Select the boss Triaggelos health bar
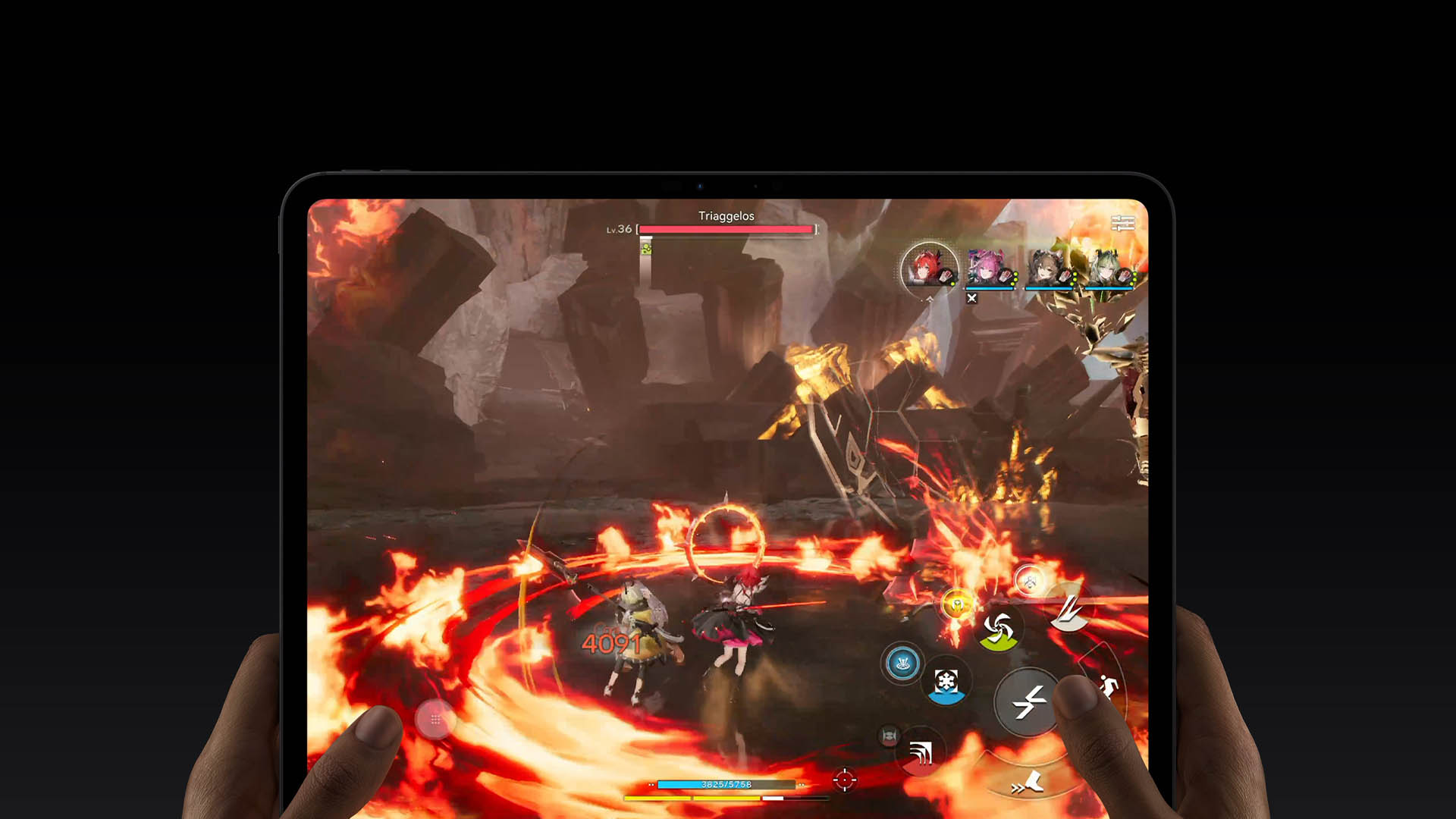Viewport: 1456px width, 819px height. tap(726, 229)
